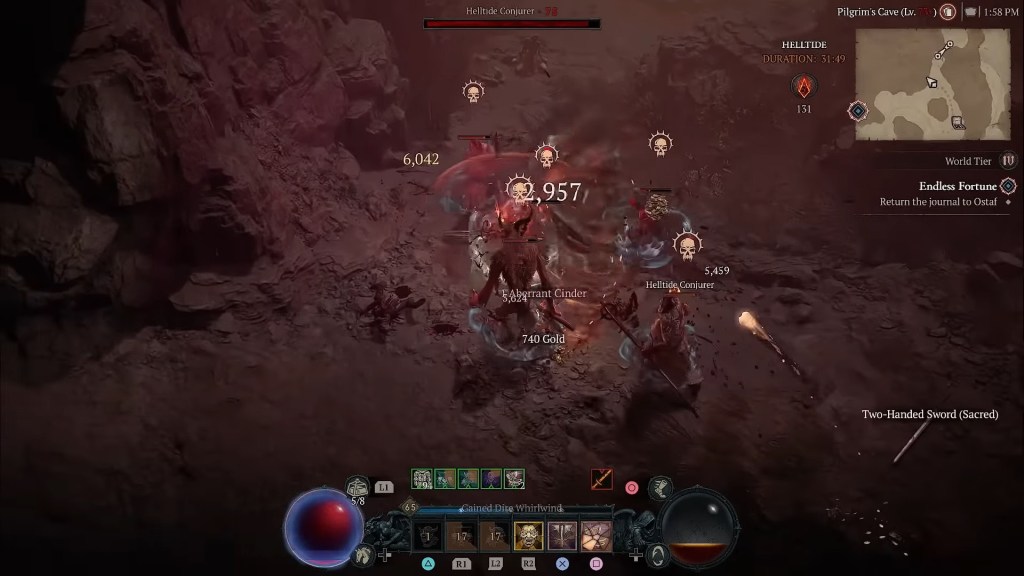Screen dimensions: 1024x576
Task: Activate the golden face shout skill
Action: pos(528,536)
